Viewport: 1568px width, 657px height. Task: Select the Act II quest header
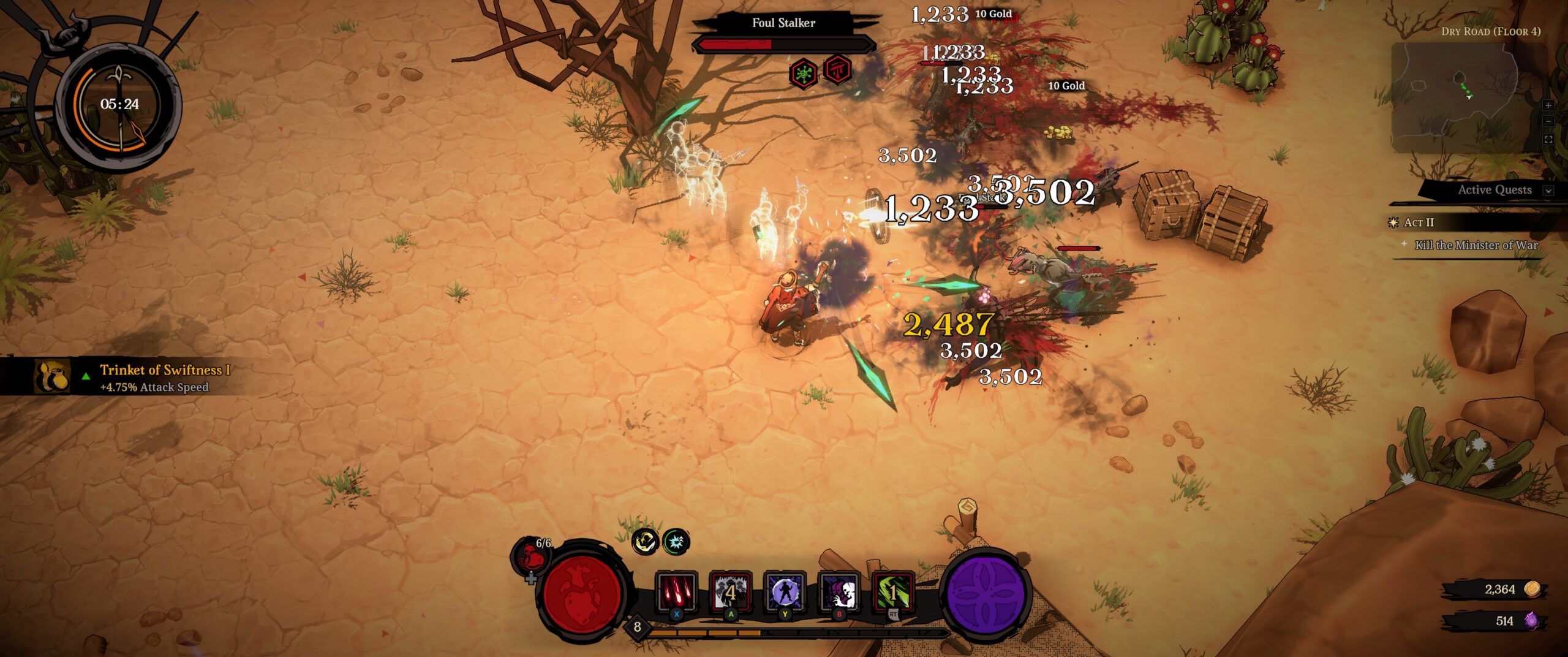[1419, 222]
